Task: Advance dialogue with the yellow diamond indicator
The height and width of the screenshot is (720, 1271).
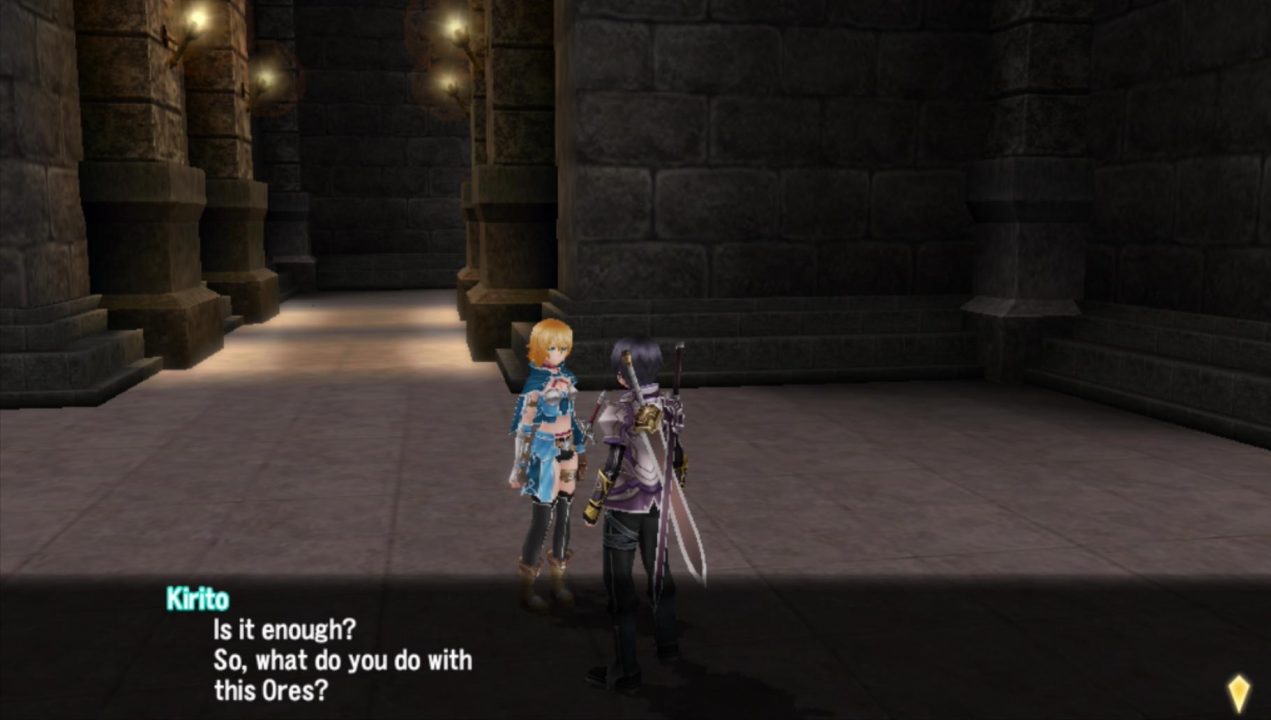Action: 1238,692
